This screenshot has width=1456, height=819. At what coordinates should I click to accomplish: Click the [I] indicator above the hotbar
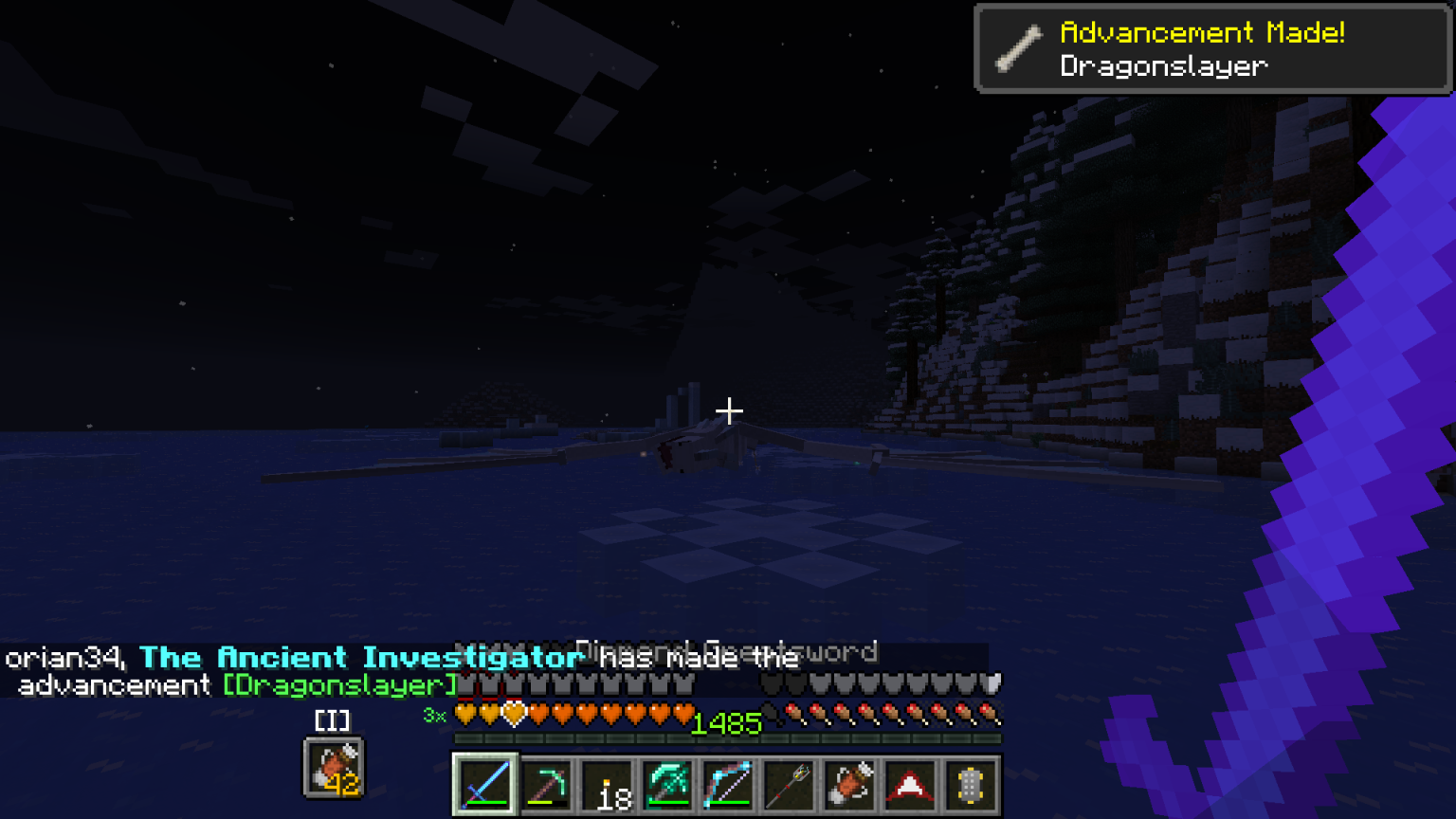point(331,720)
